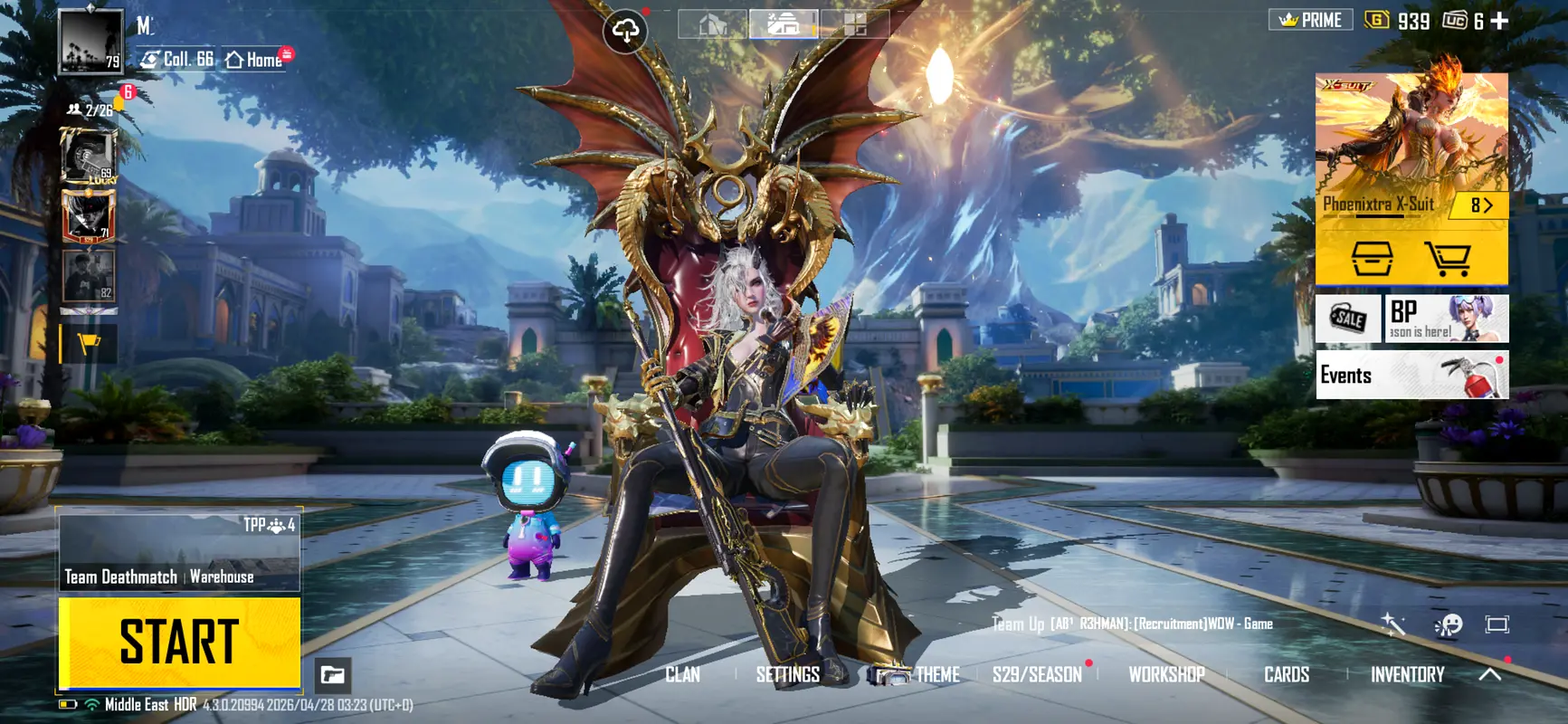Open Team Deathmatch Warehouse mode selector
The height and width of the screenshot is (724, 1568).
click(179, 552)
